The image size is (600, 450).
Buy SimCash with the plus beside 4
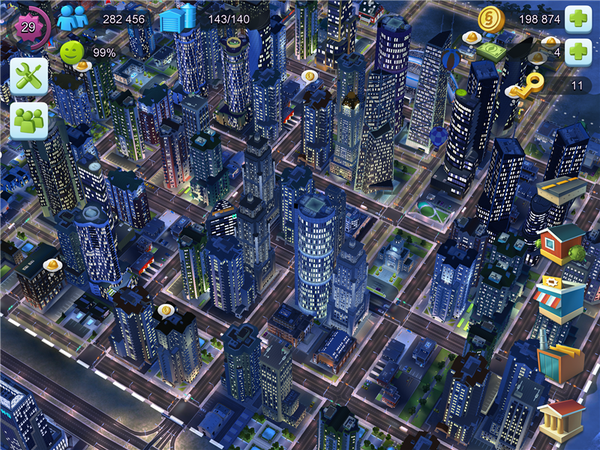point(578,52)
